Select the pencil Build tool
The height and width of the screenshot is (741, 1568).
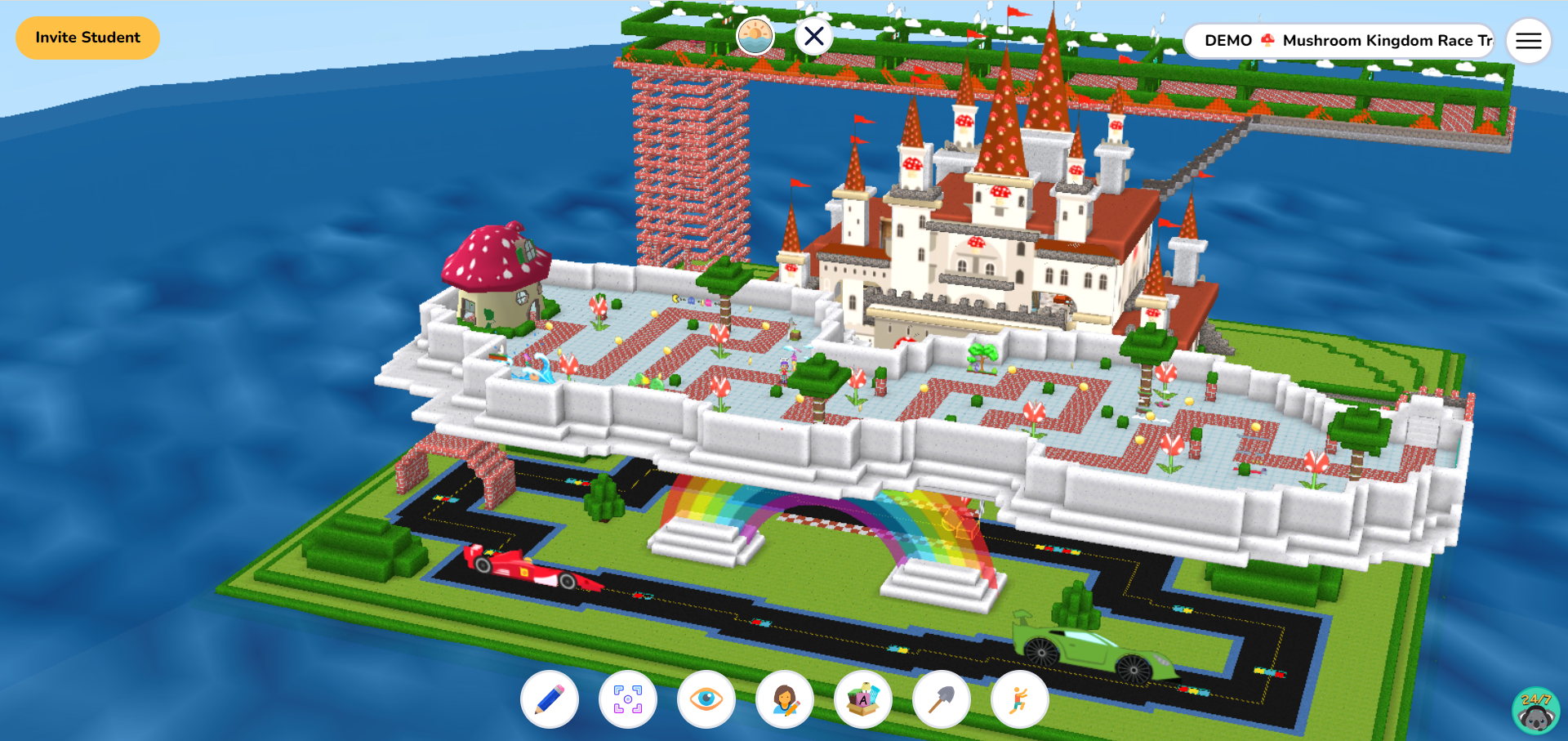[549, 699]
